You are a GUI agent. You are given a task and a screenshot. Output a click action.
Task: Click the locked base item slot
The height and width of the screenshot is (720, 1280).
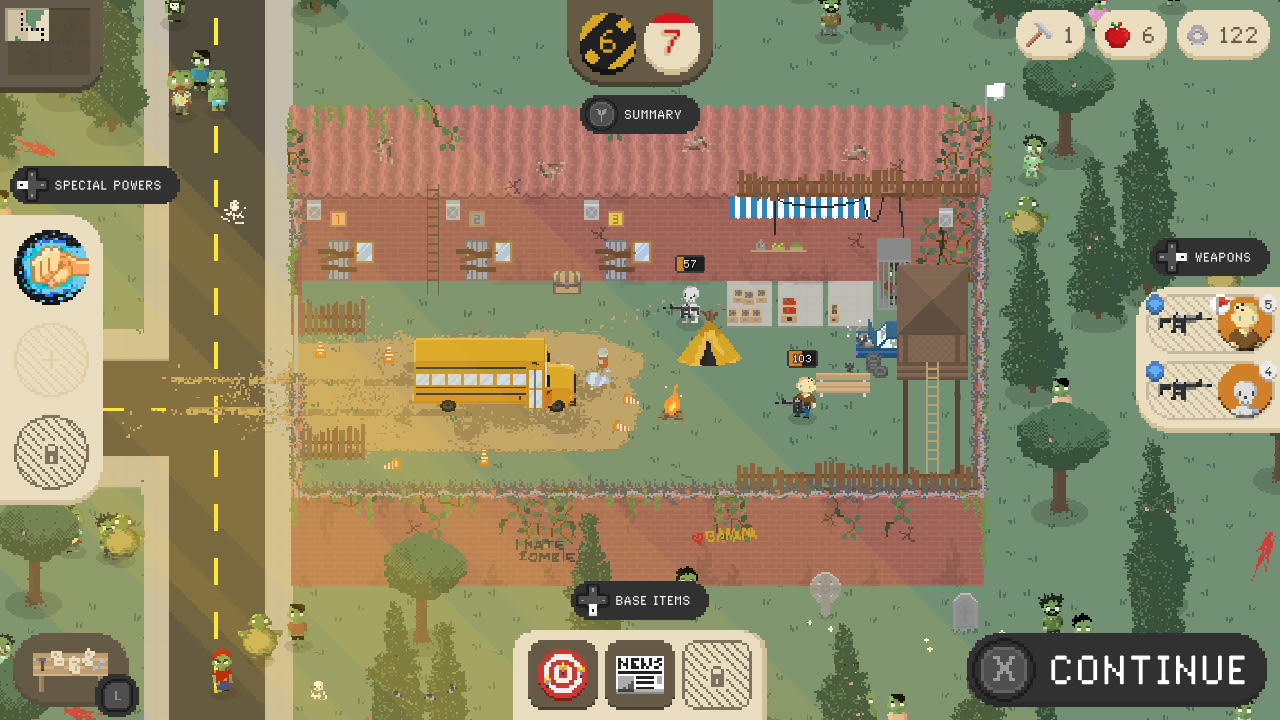716,674
